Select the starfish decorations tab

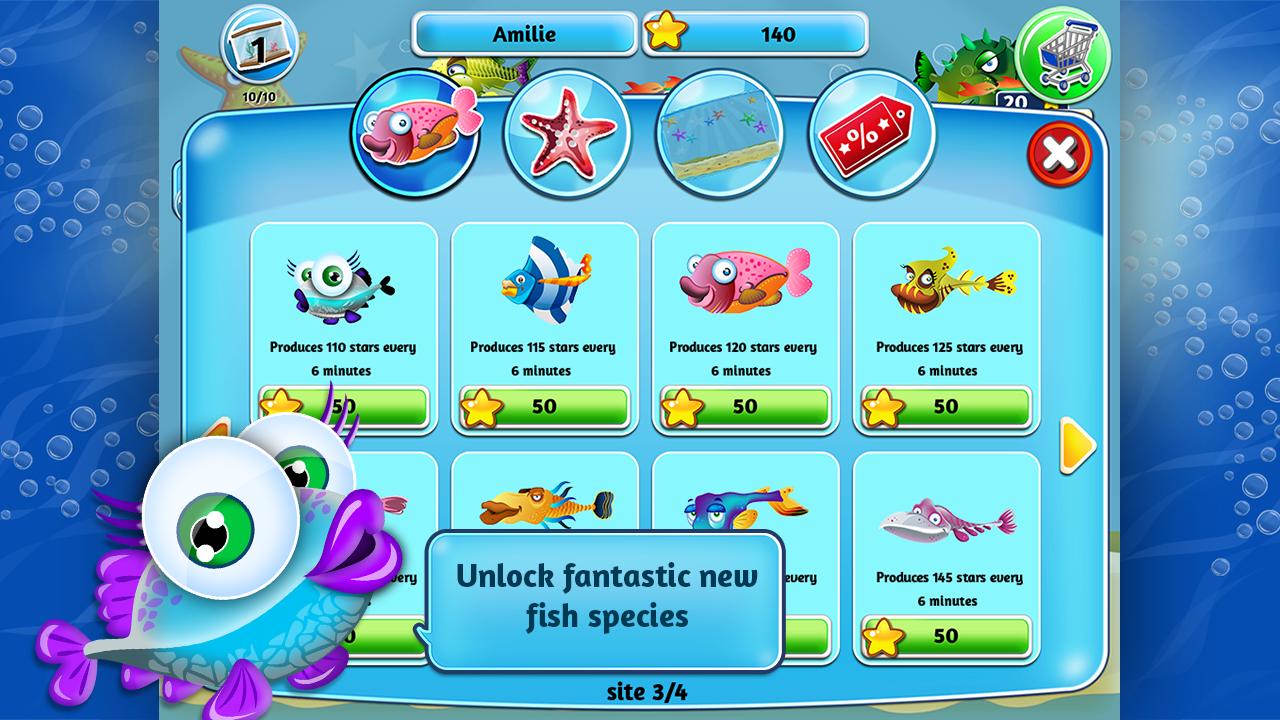coord(567,135)
